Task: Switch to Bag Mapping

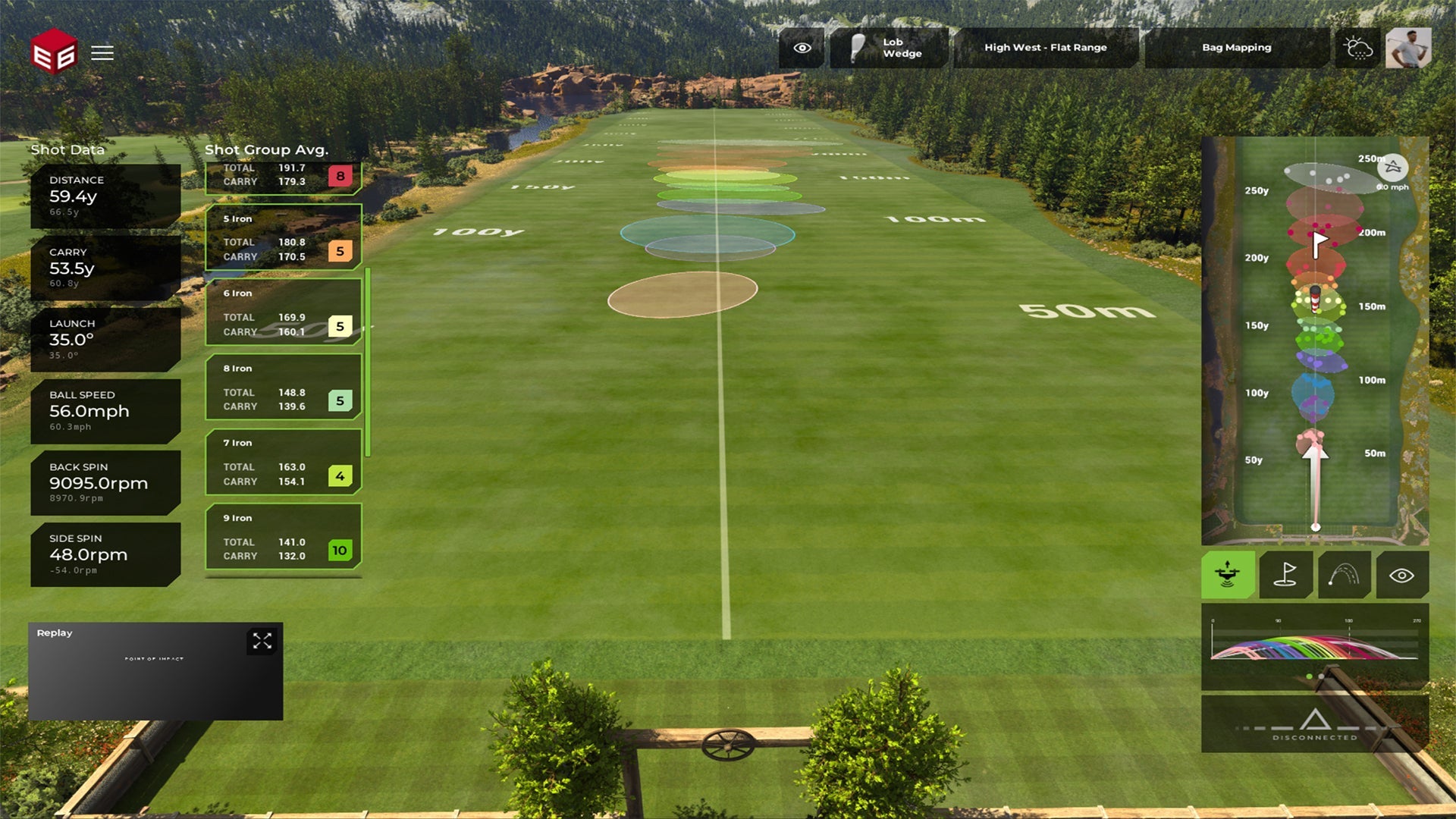Action: (1236, 47)
